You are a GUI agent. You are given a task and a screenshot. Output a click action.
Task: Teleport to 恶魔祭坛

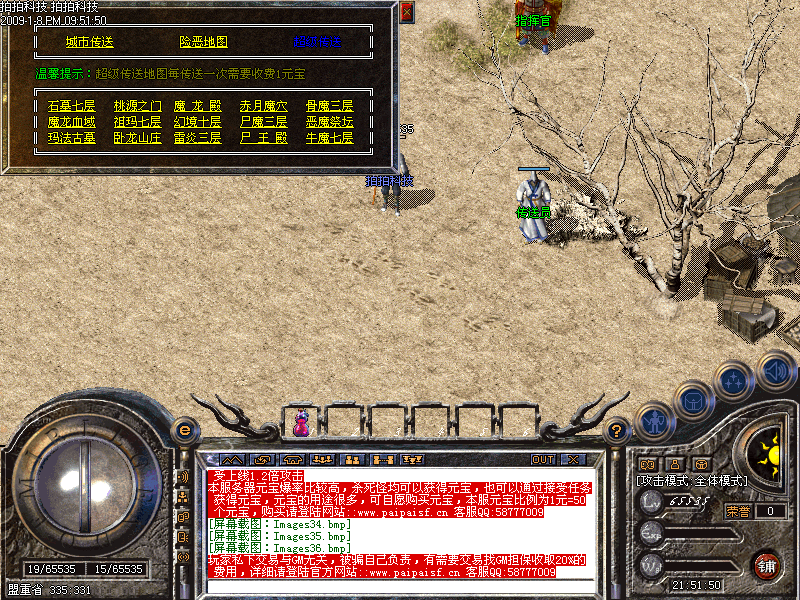tap(329, 122)
